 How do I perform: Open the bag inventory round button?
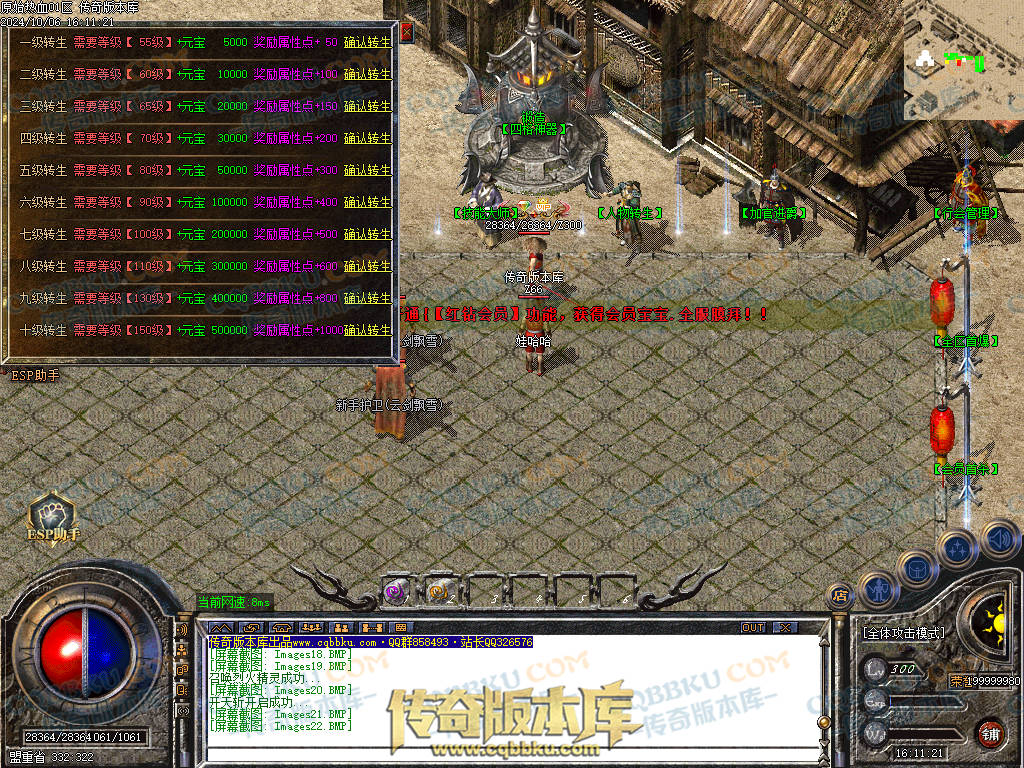click(916, 568)
